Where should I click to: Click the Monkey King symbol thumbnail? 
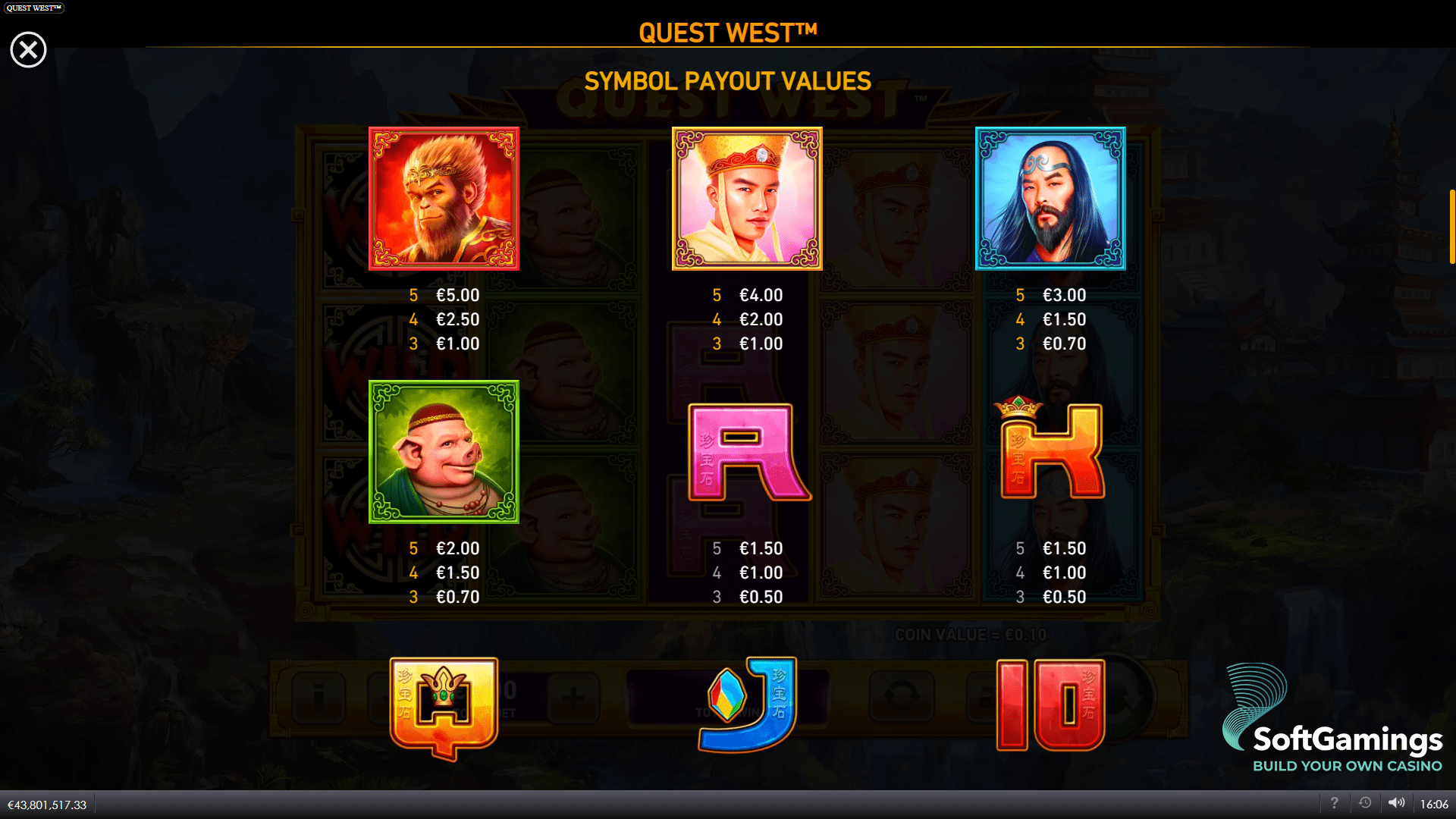pyautogui.click(x=444, y=199)
